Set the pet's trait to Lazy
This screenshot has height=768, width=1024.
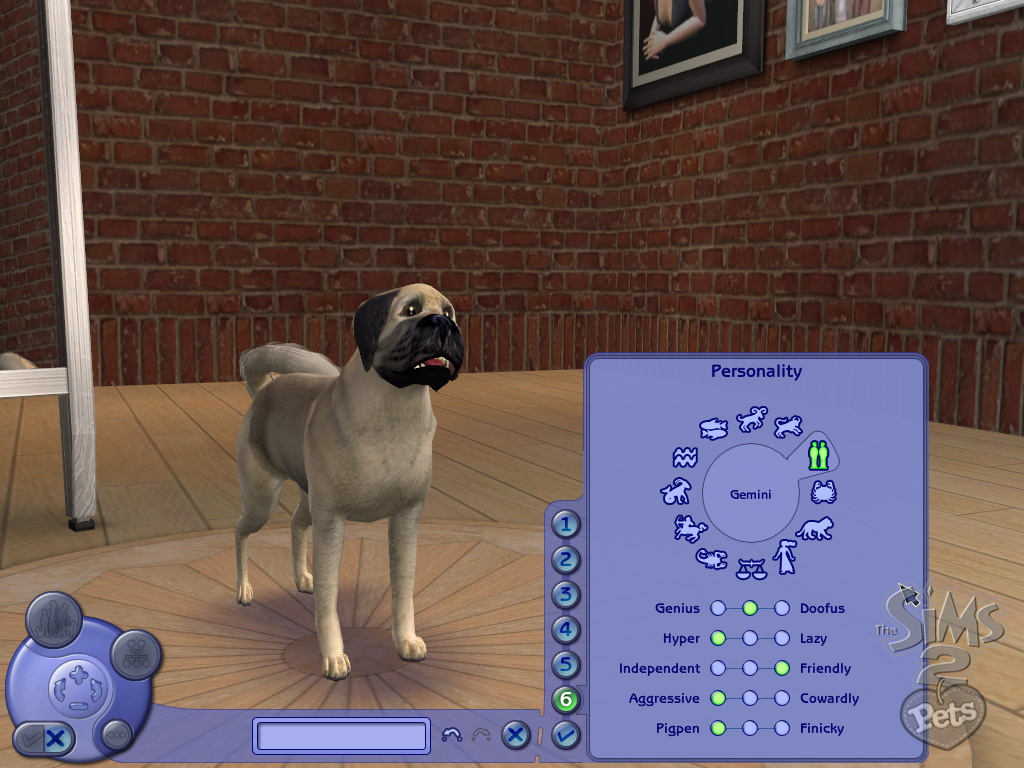[x=782, y=638]
